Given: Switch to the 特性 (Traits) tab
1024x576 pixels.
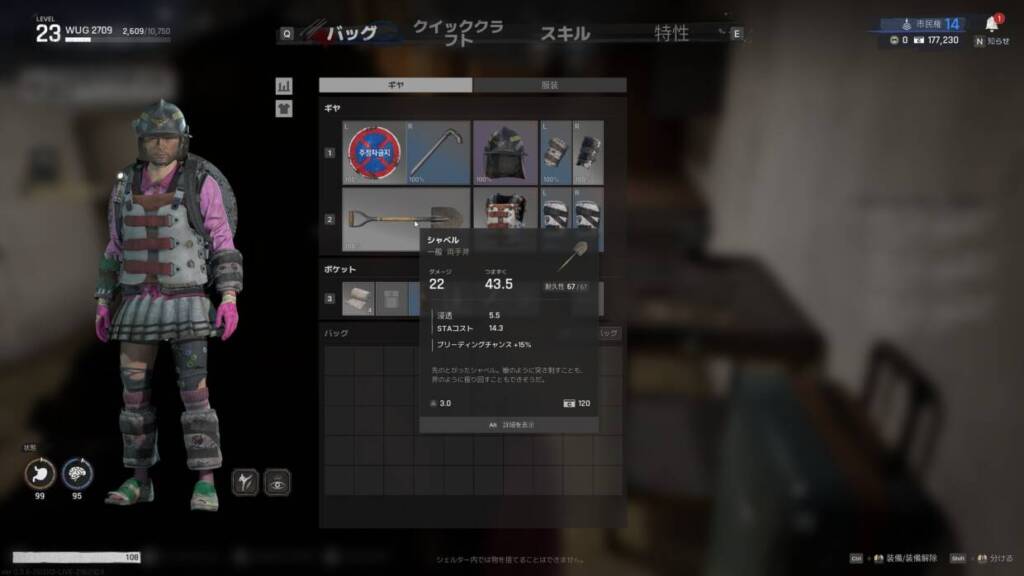Looking at the screenshot, I should point(671,33).
